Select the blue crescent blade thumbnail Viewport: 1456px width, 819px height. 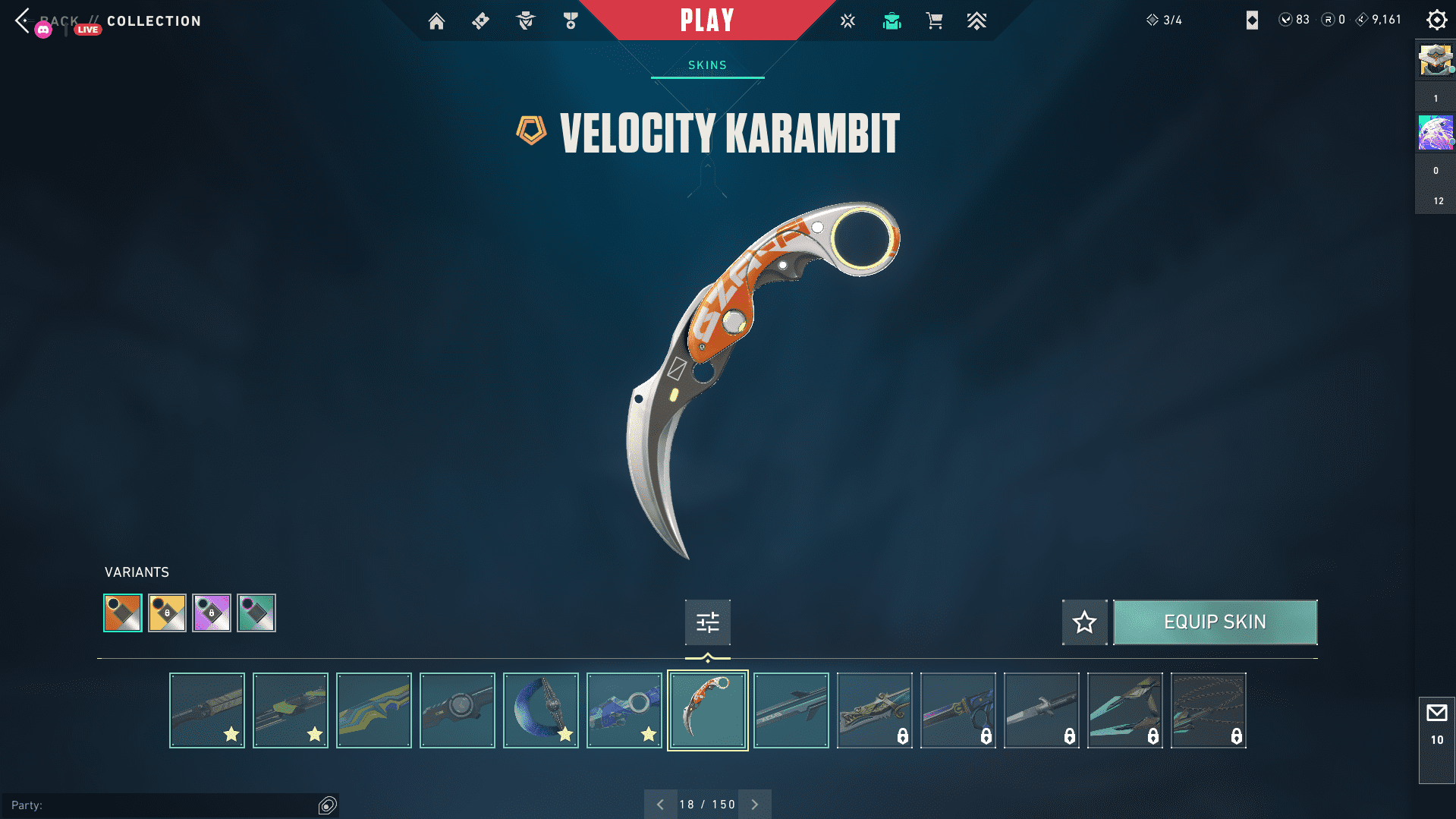541,710
